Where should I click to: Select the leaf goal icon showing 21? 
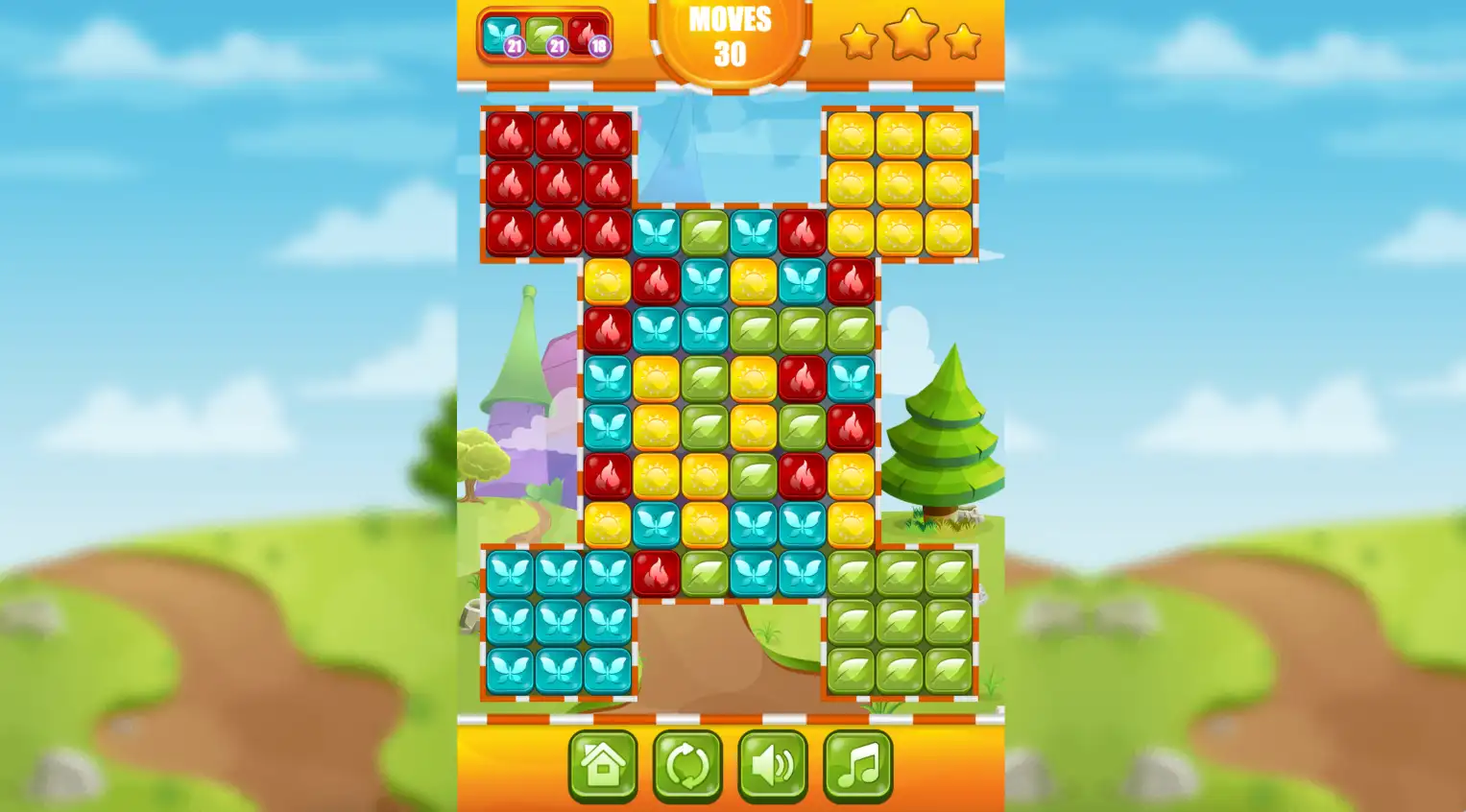coord(542,36)
